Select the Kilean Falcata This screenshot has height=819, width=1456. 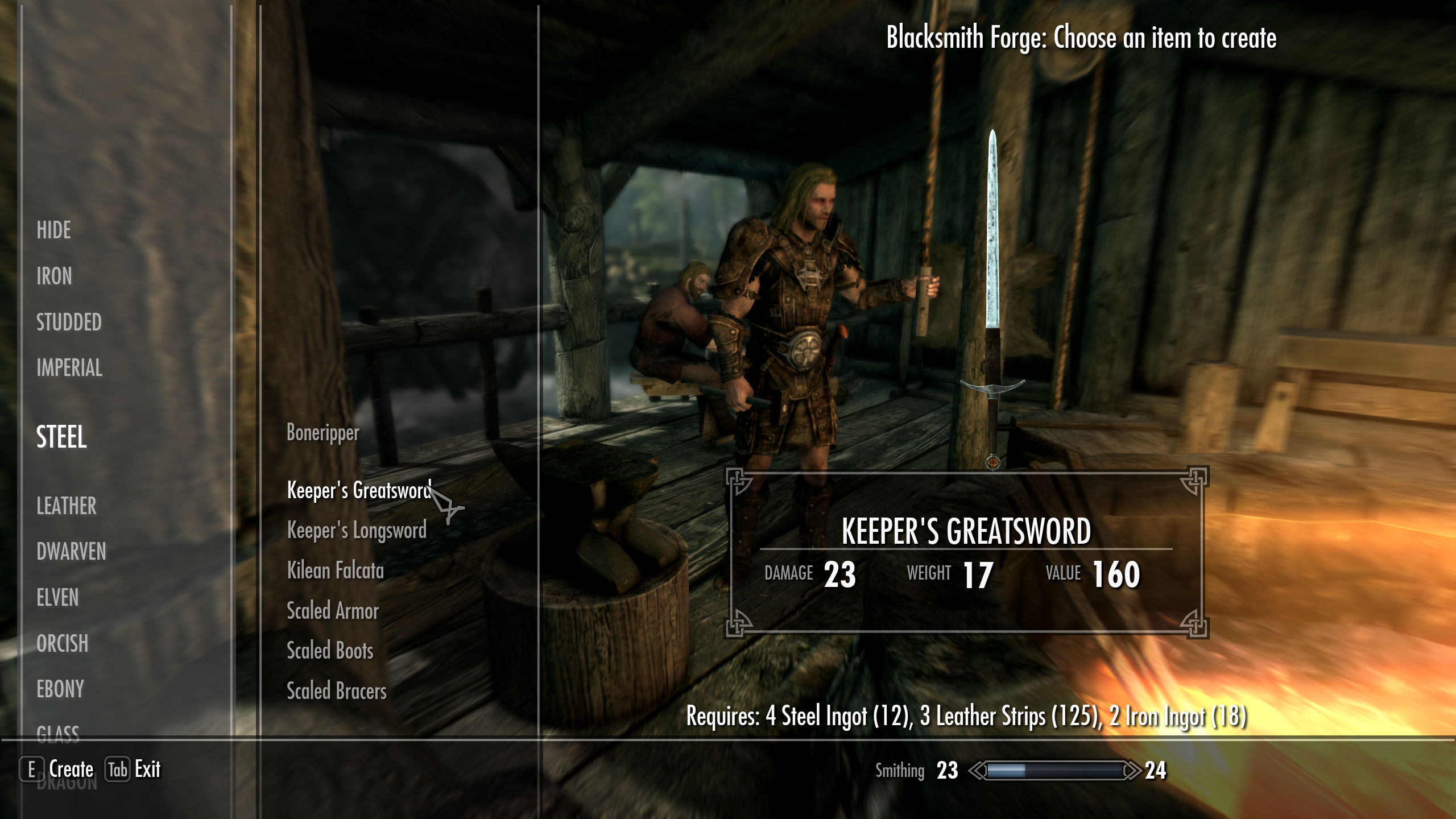336,571
